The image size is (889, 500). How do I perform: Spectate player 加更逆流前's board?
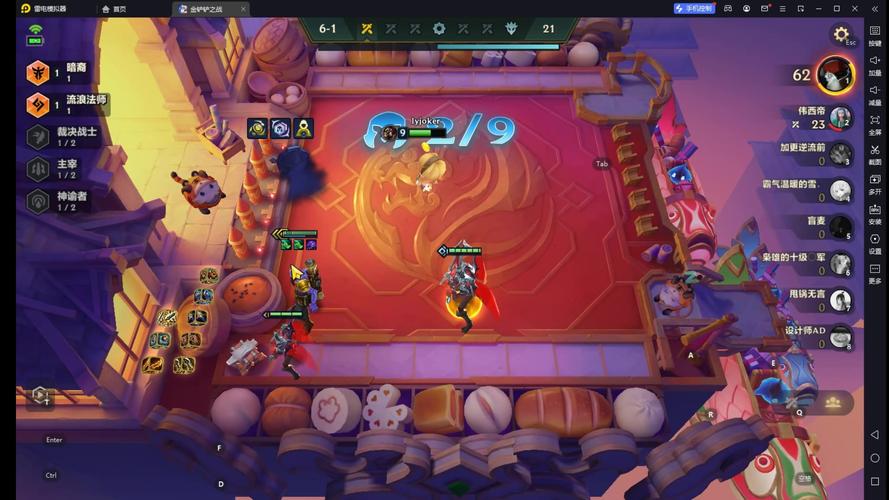tap(840, 154)
